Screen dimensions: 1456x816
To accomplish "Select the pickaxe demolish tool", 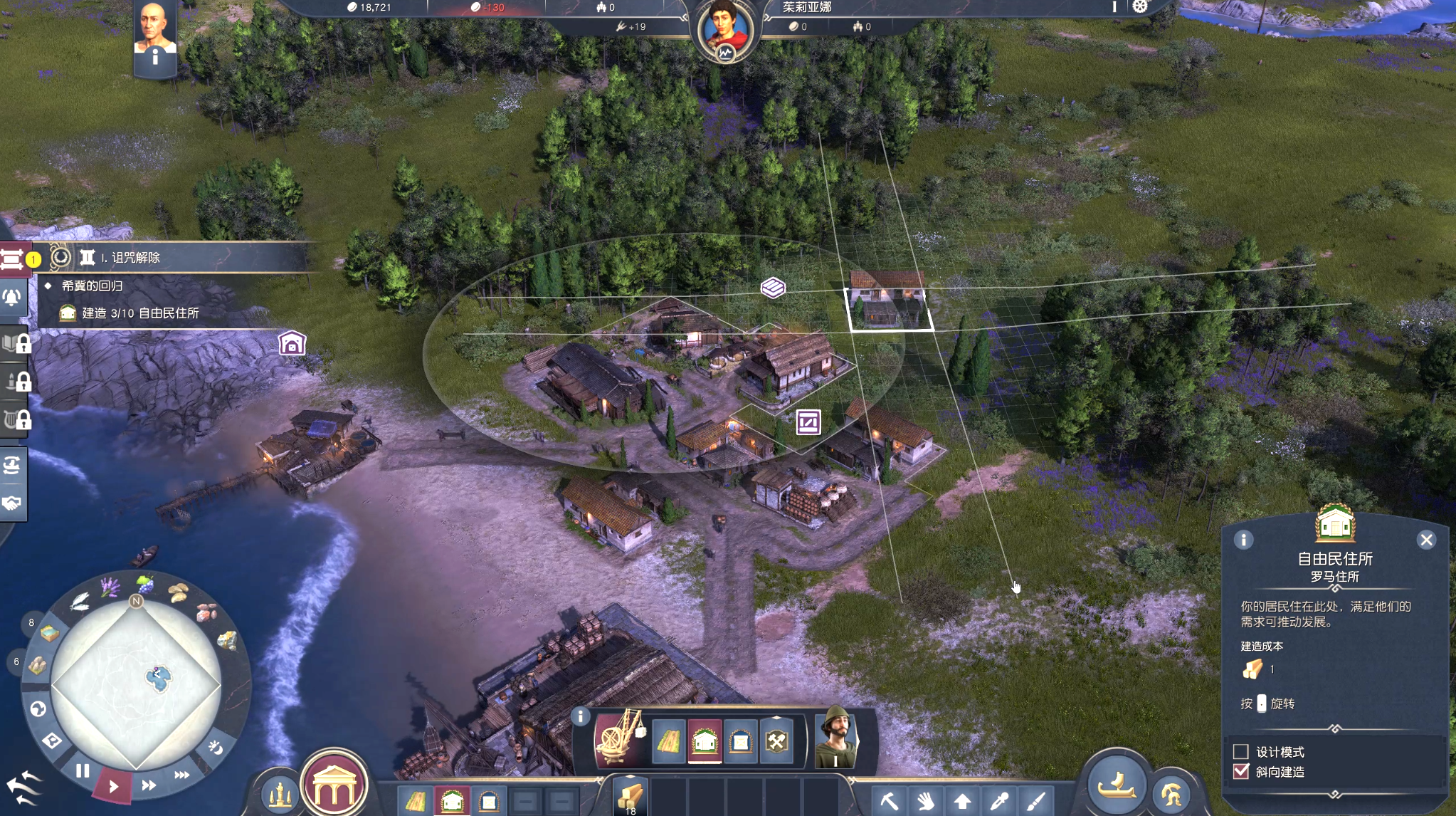I will click(889, 801).
